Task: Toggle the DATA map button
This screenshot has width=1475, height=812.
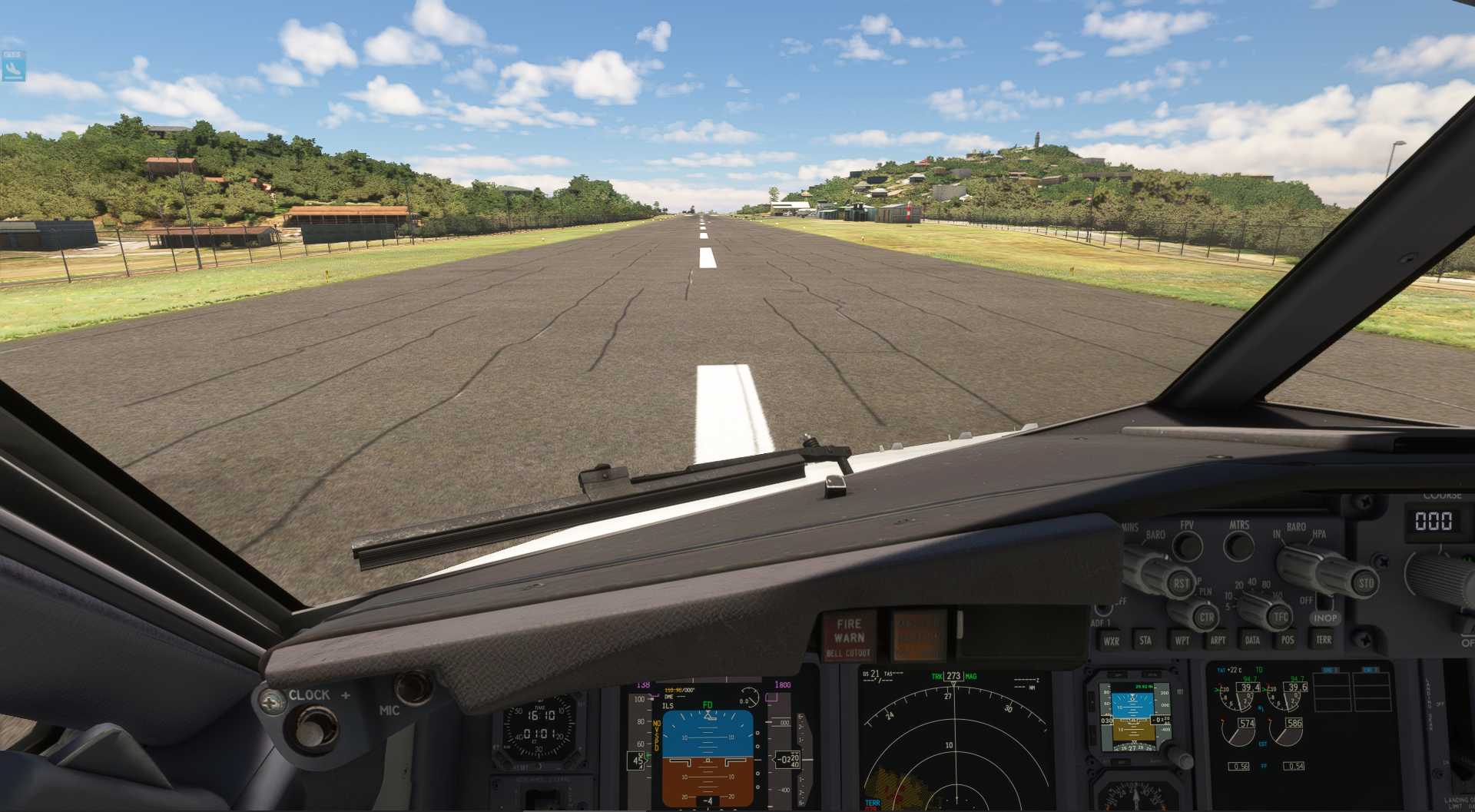Action: tap(1252, 640)
